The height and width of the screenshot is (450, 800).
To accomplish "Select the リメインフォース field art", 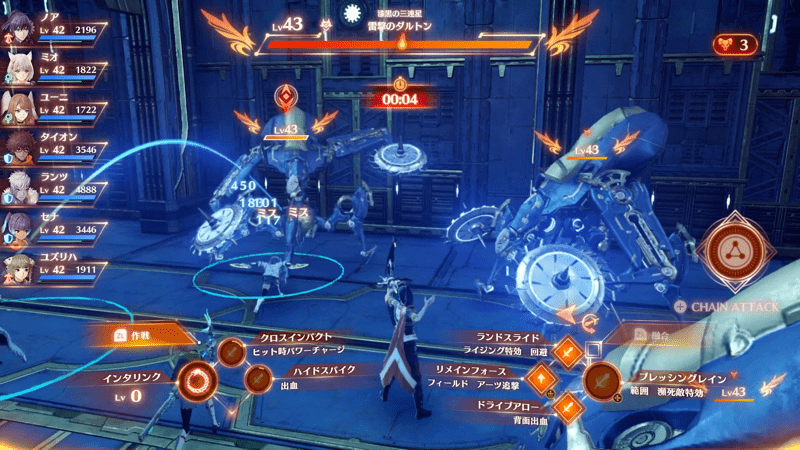I will click(x=541, y=379).
